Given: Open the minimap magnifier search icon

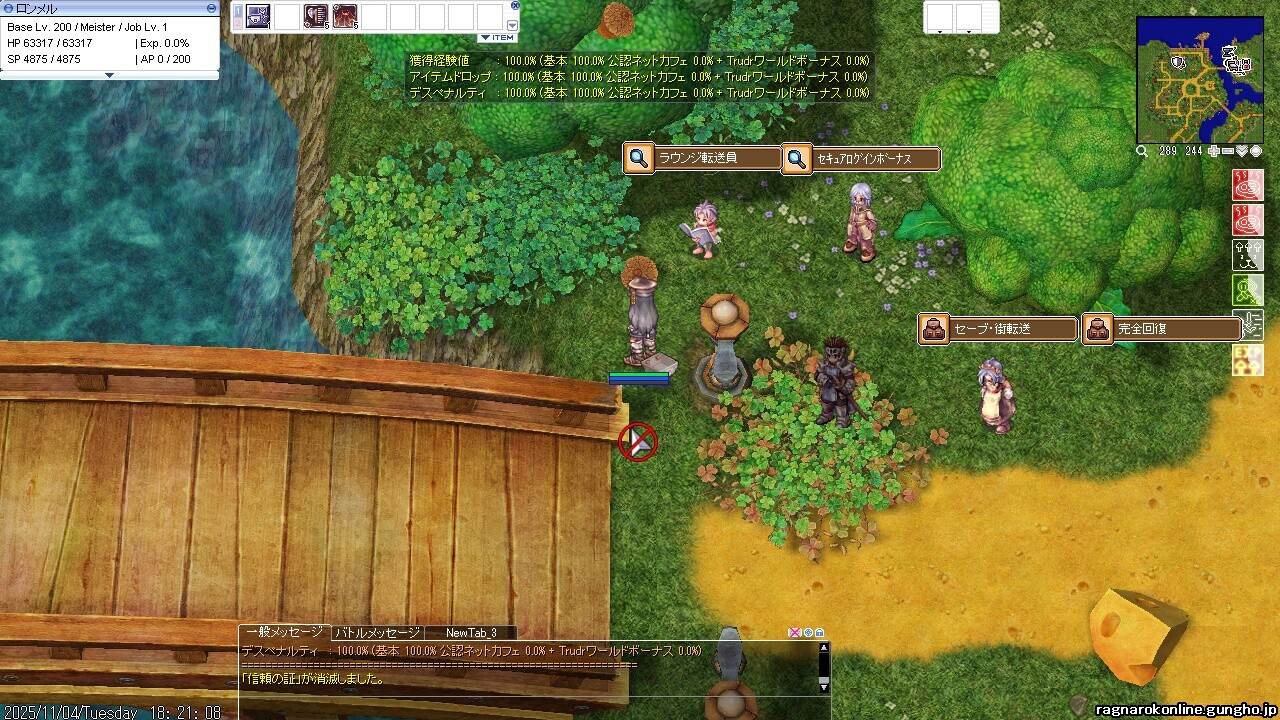Looking at the screenshot, I should tap(1142, 151).
